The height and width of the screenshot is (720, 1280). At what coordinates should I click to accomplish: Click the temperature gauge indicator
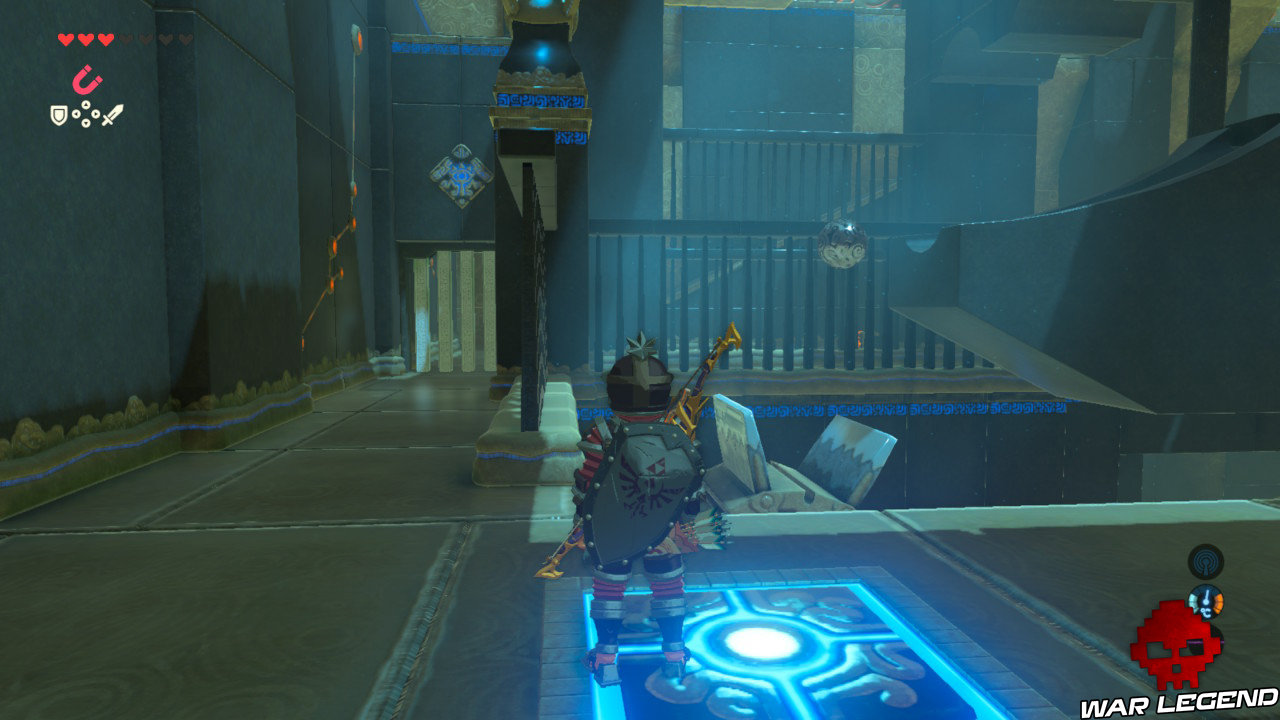pos(1206,600)
